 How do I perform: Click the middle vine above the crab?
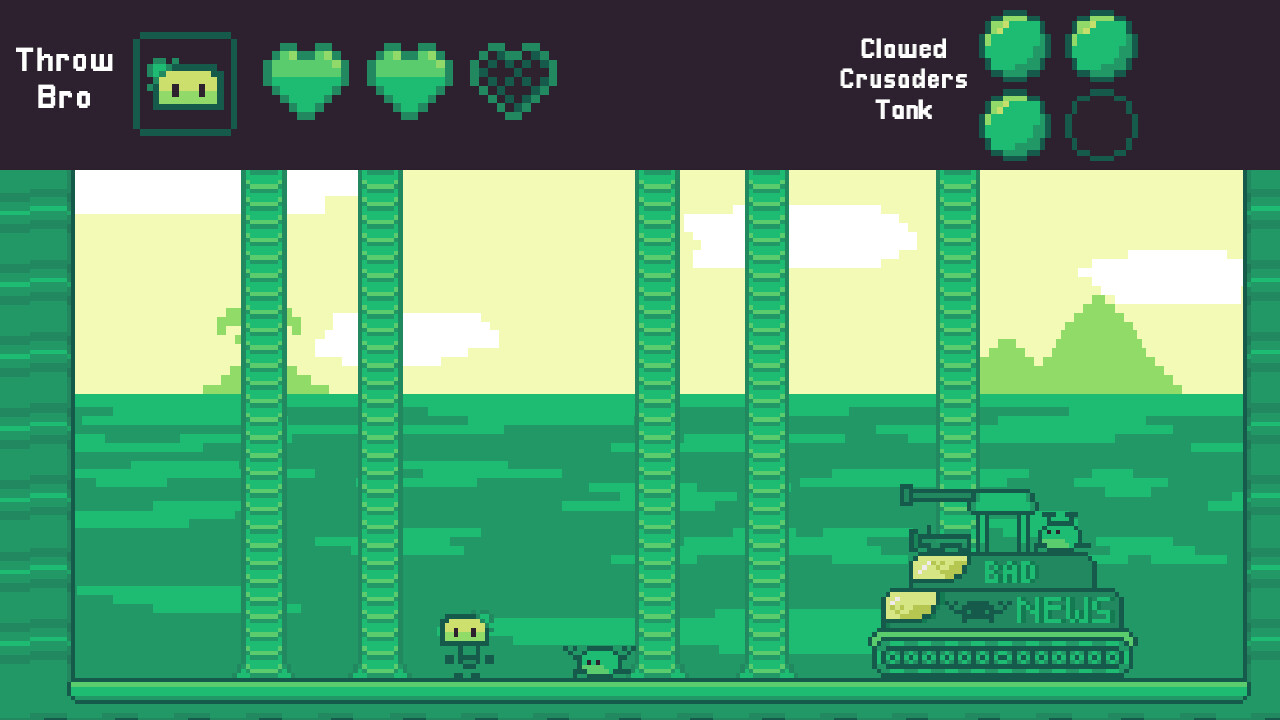tap(655, 420)
